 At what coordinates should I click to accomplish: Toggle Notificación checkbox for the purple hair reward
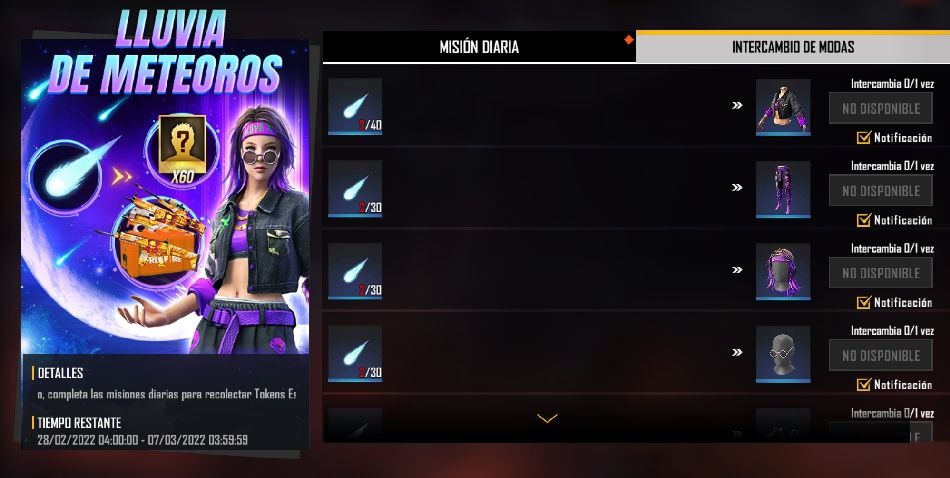pyautogui.click(x=863, y=302)
